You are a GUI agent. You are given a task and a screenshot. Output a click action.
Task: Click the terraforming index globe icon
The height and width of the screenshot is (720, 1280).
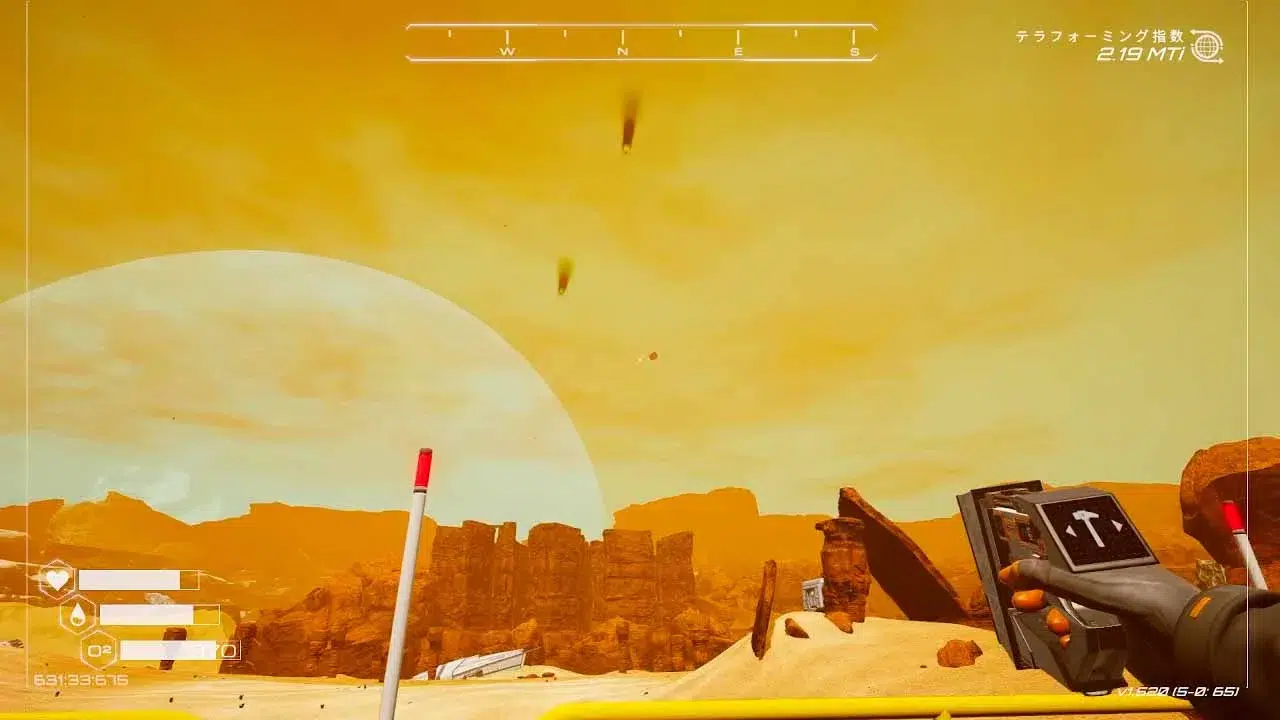pyautogui.click(x=1207, y=46)
